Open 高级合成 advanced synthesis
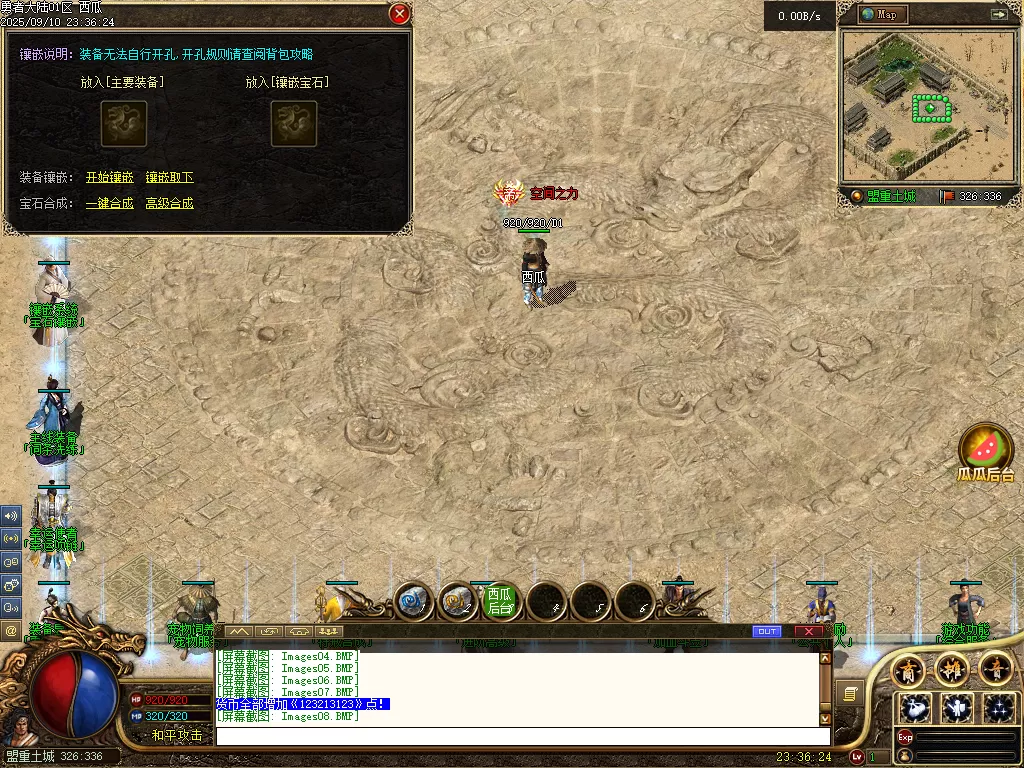 [x=169, y=203]
